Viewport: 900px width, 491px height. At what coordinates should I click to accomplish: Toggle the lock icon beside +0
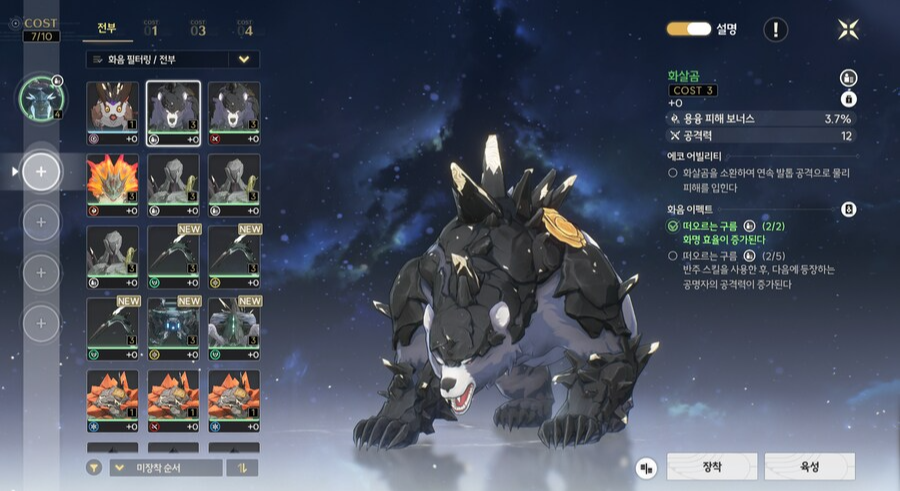[x=848, y=98]
